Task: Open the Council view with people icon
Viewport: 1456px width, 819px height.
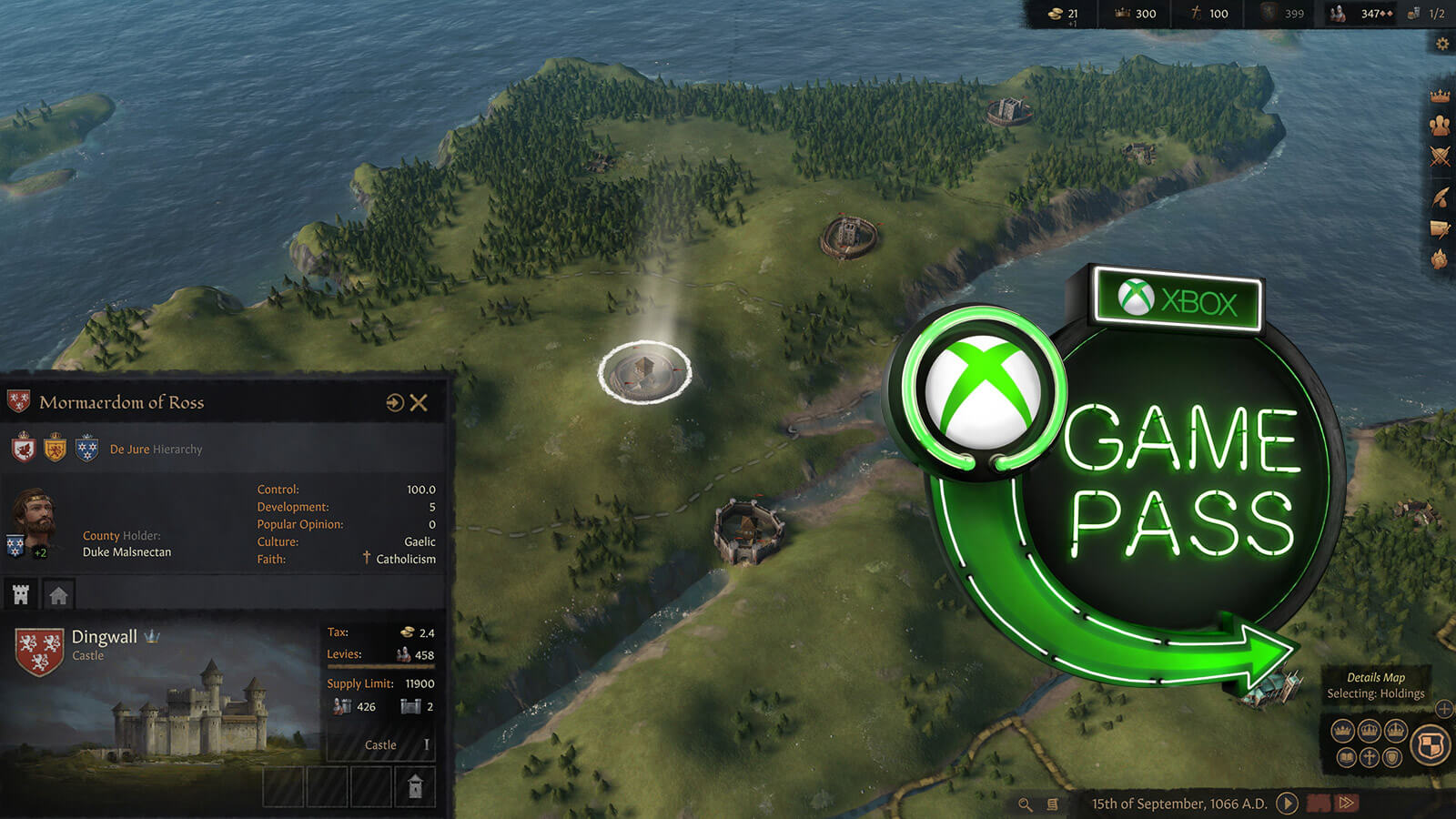Action: tap(1439, 126)
